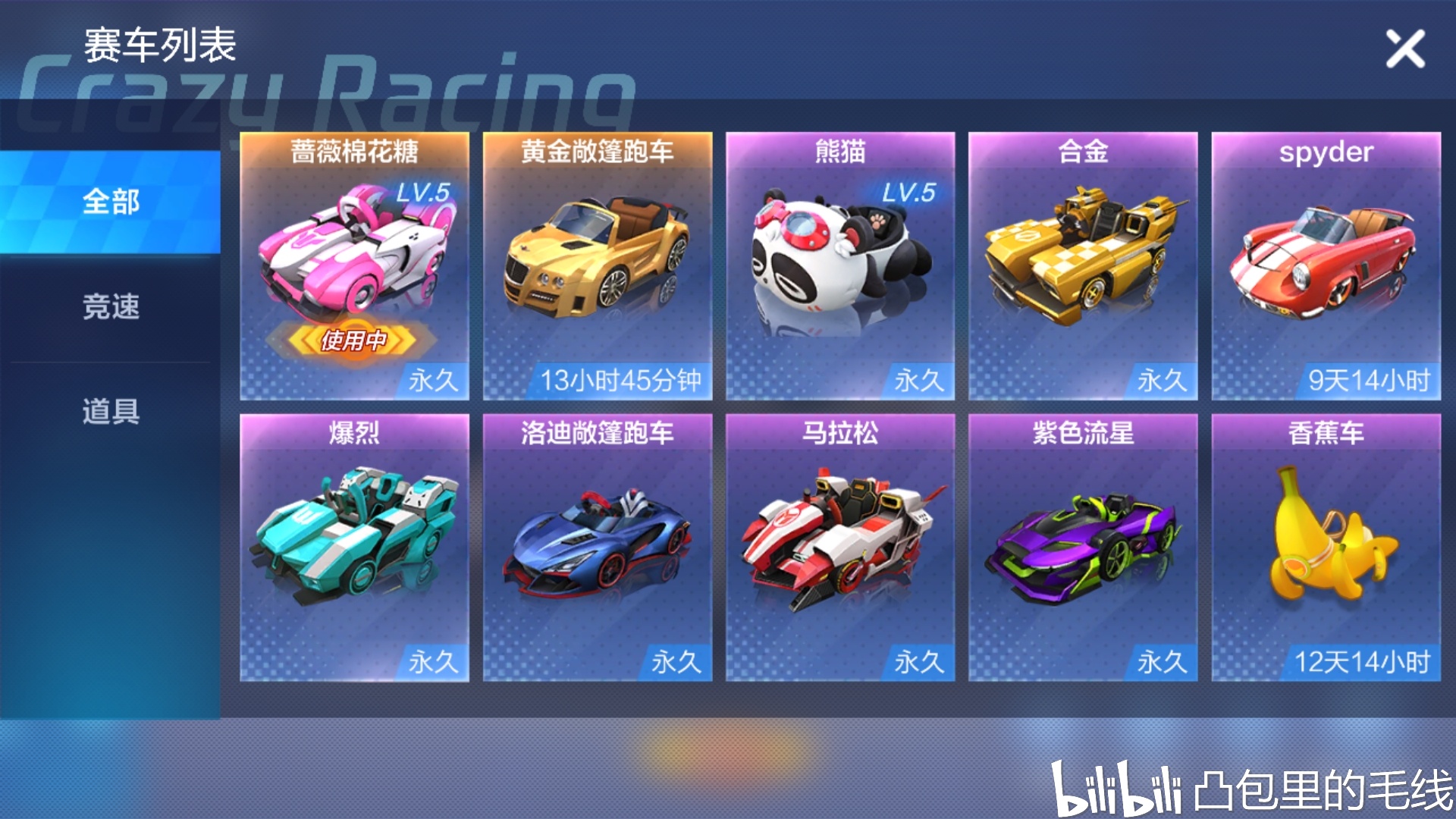Show the 道具 item category tab
Screen dimensions: 1456x819
(x=111, y=411)
